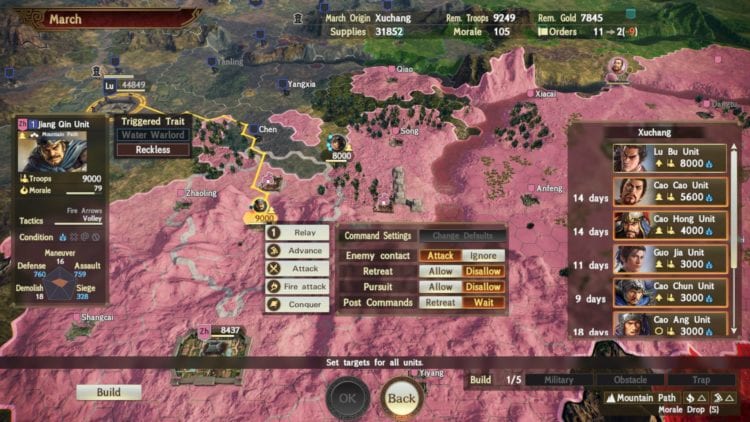Set Enemy contact to Attack
The image size is (750, 422).
pos(441,255)
